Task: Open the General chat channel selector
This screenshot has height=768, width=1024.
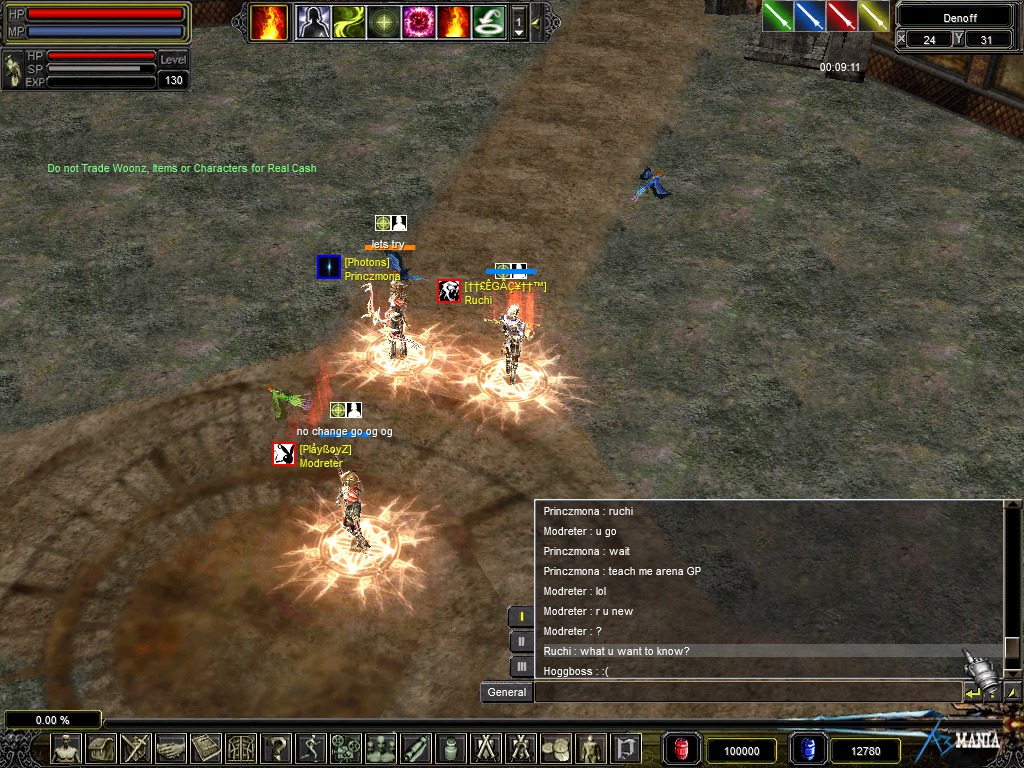Action: (506, 692)
